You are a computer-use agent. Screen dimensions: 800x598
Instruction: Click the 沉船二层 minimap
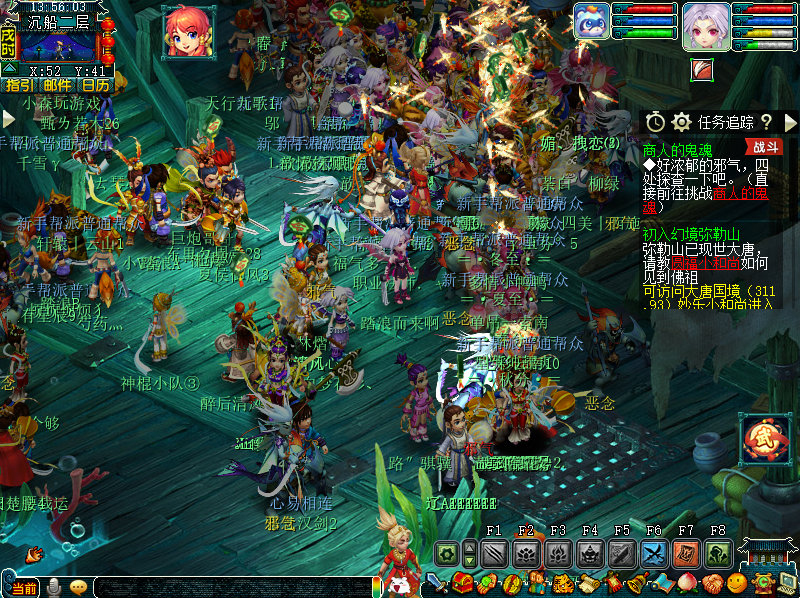pos(58,46)
